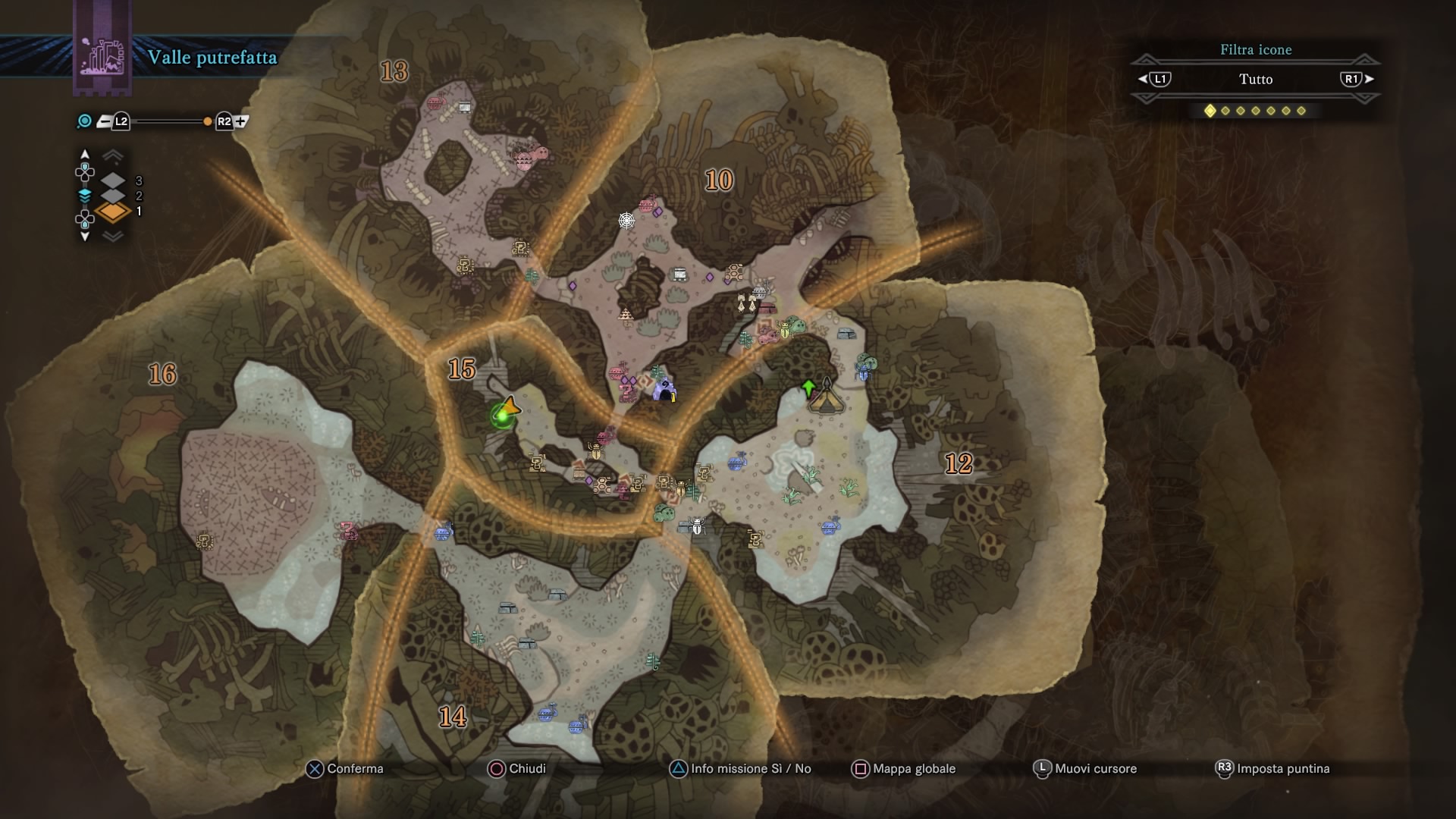Click the orange zoom slider handle
Image resolution: width=1456 pixels, height=819 pixels.
207,121
